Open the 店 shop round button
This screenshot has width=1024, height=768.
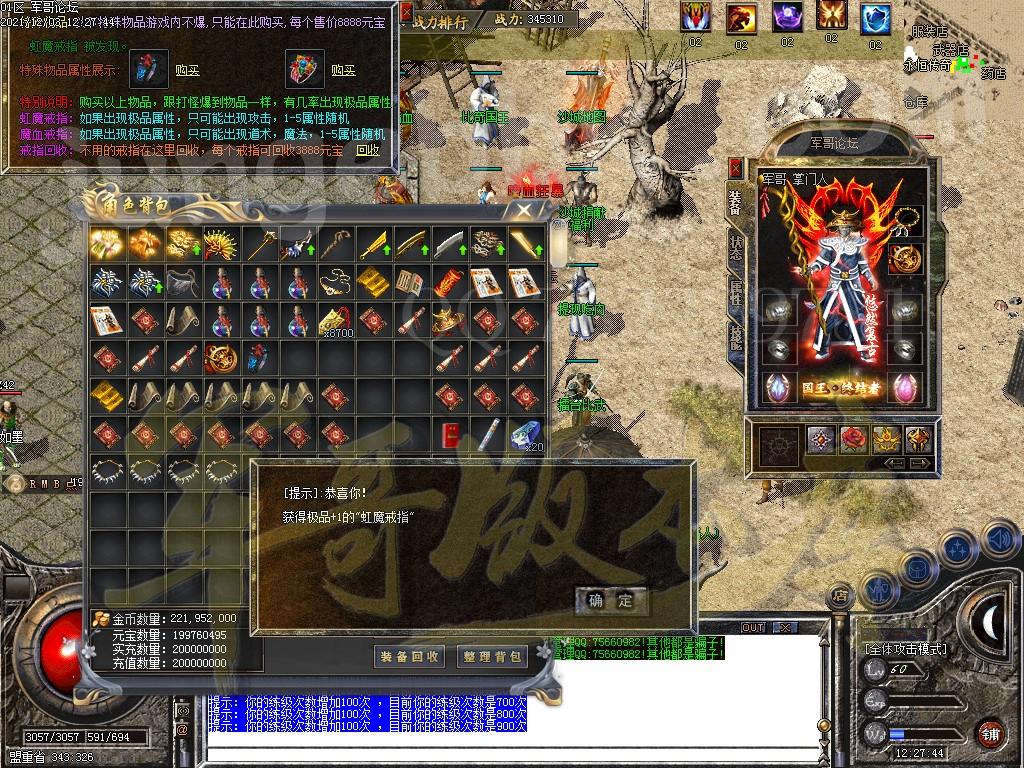840,597
